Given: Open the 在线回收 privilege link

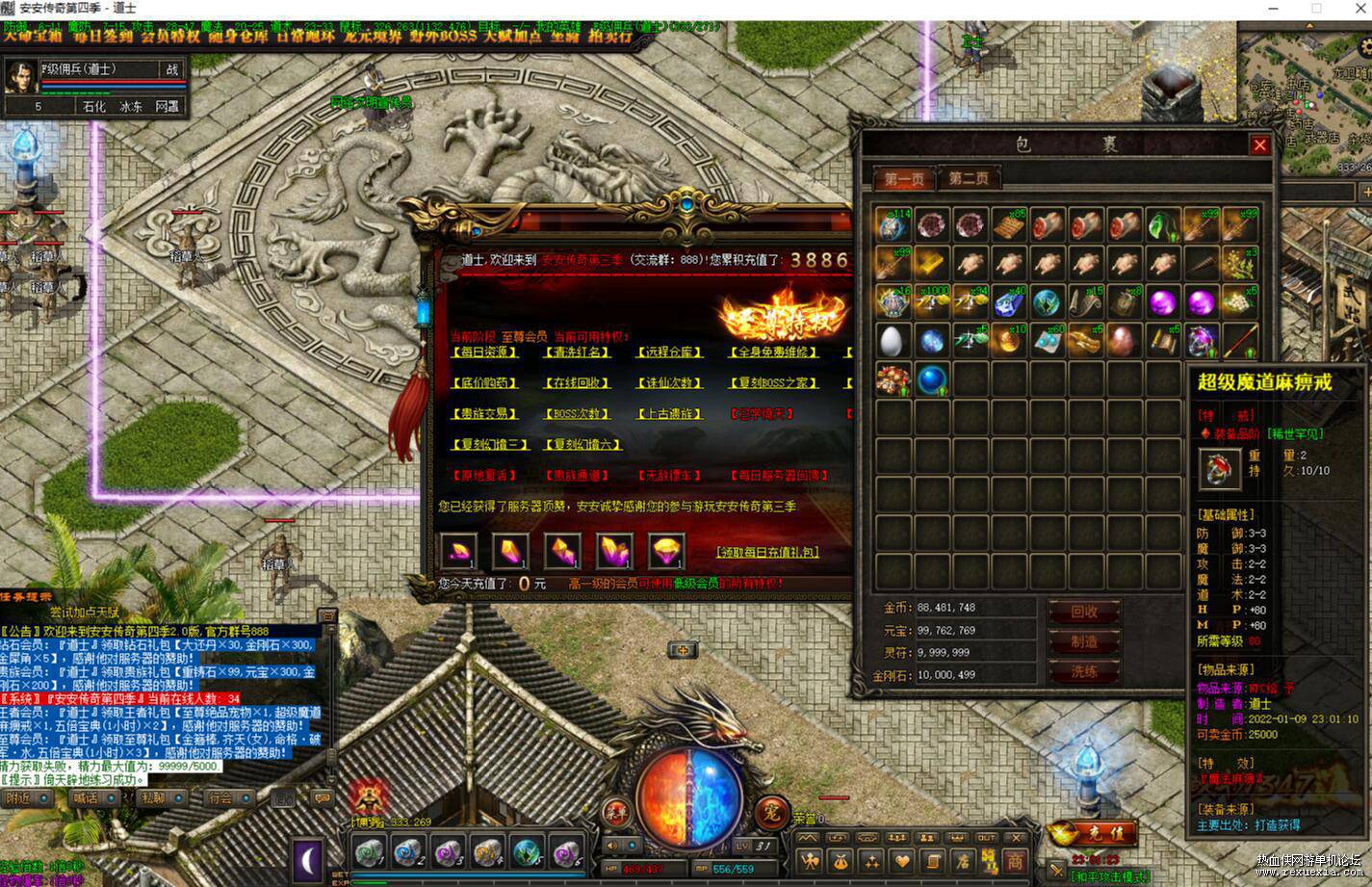Looking at the screenshot, I should (x=577, y=383).
